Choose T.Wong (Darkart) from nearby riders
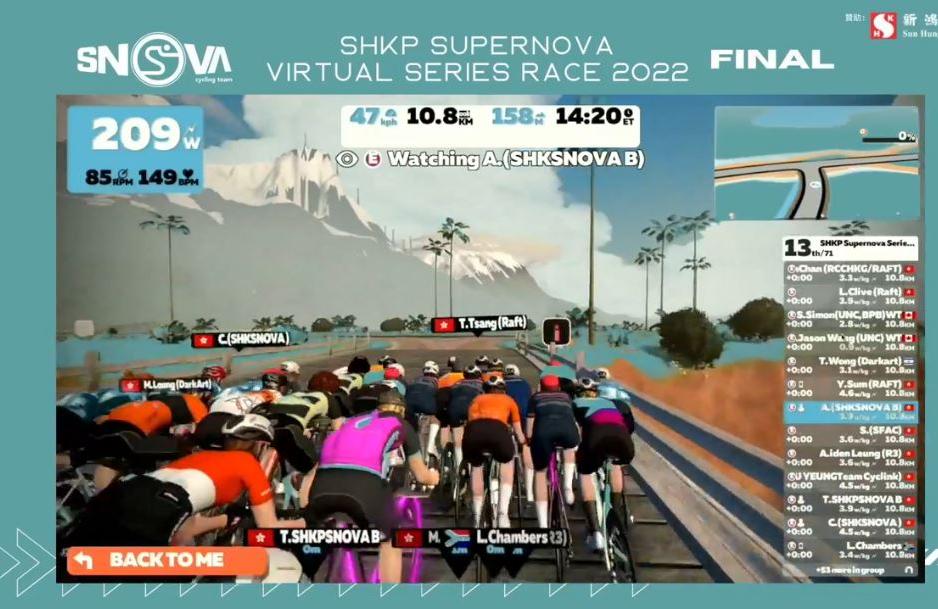Image resolution: width=938 pixels, height=609 pixels. point(851,365)
